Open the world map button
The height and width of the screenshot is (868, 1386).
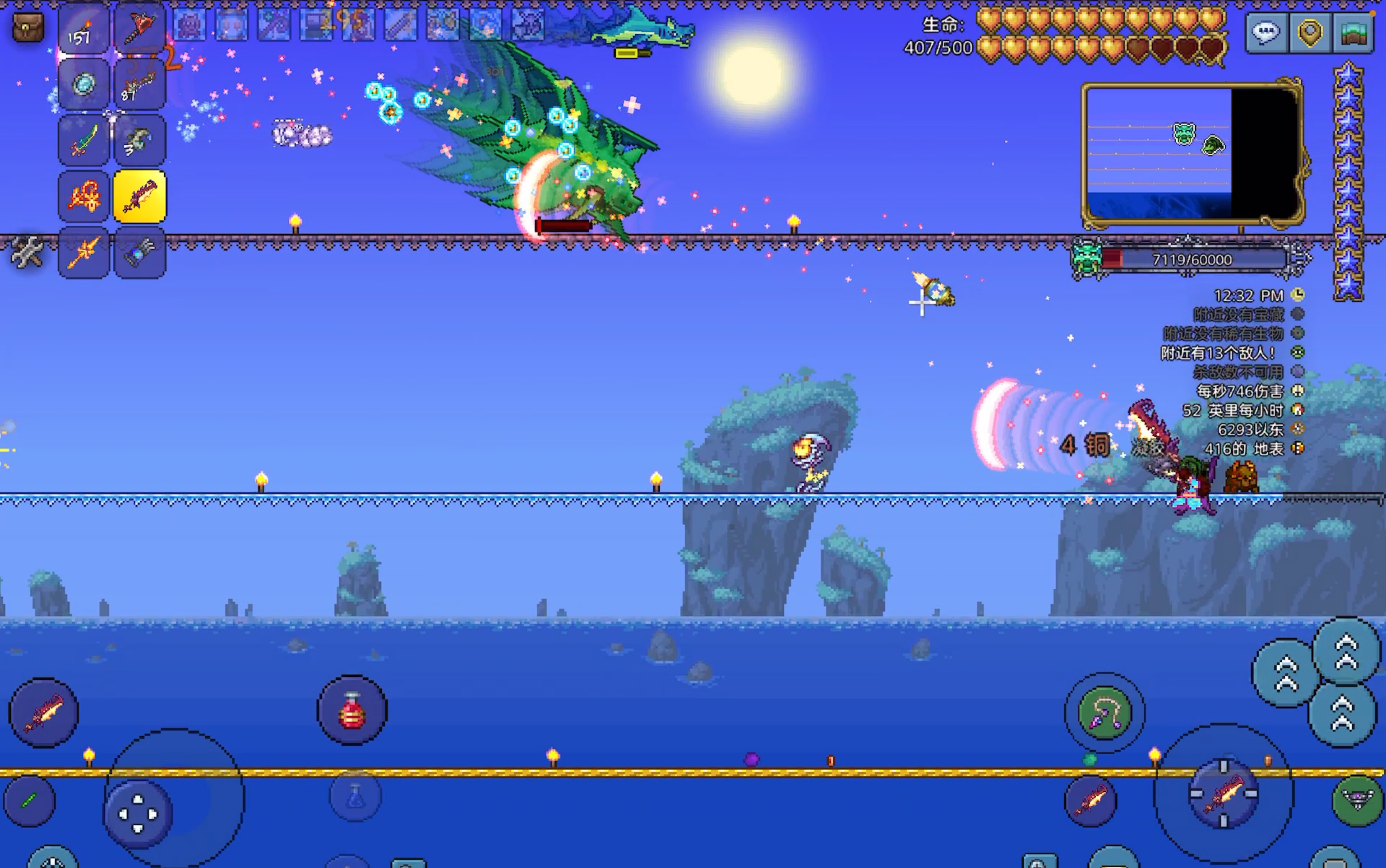point(1353,33)
